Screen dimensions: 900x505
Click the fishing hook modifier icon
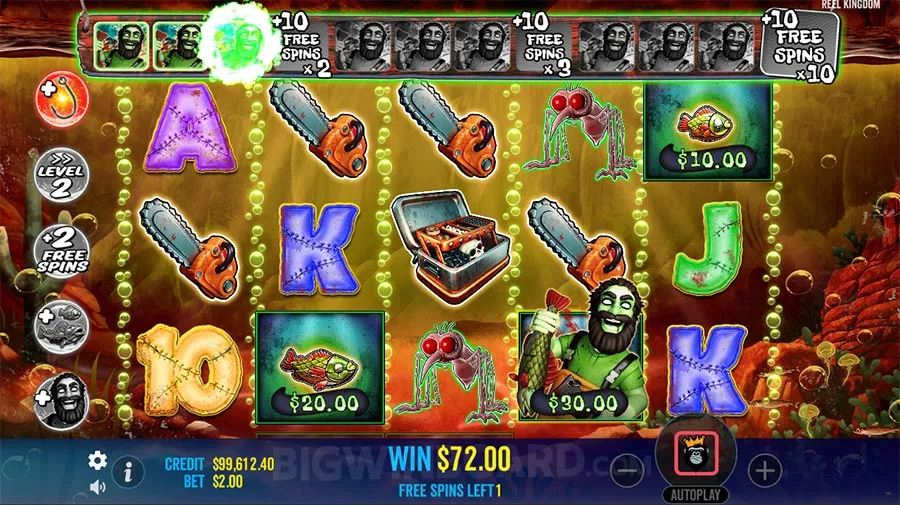tap(62, 100)
